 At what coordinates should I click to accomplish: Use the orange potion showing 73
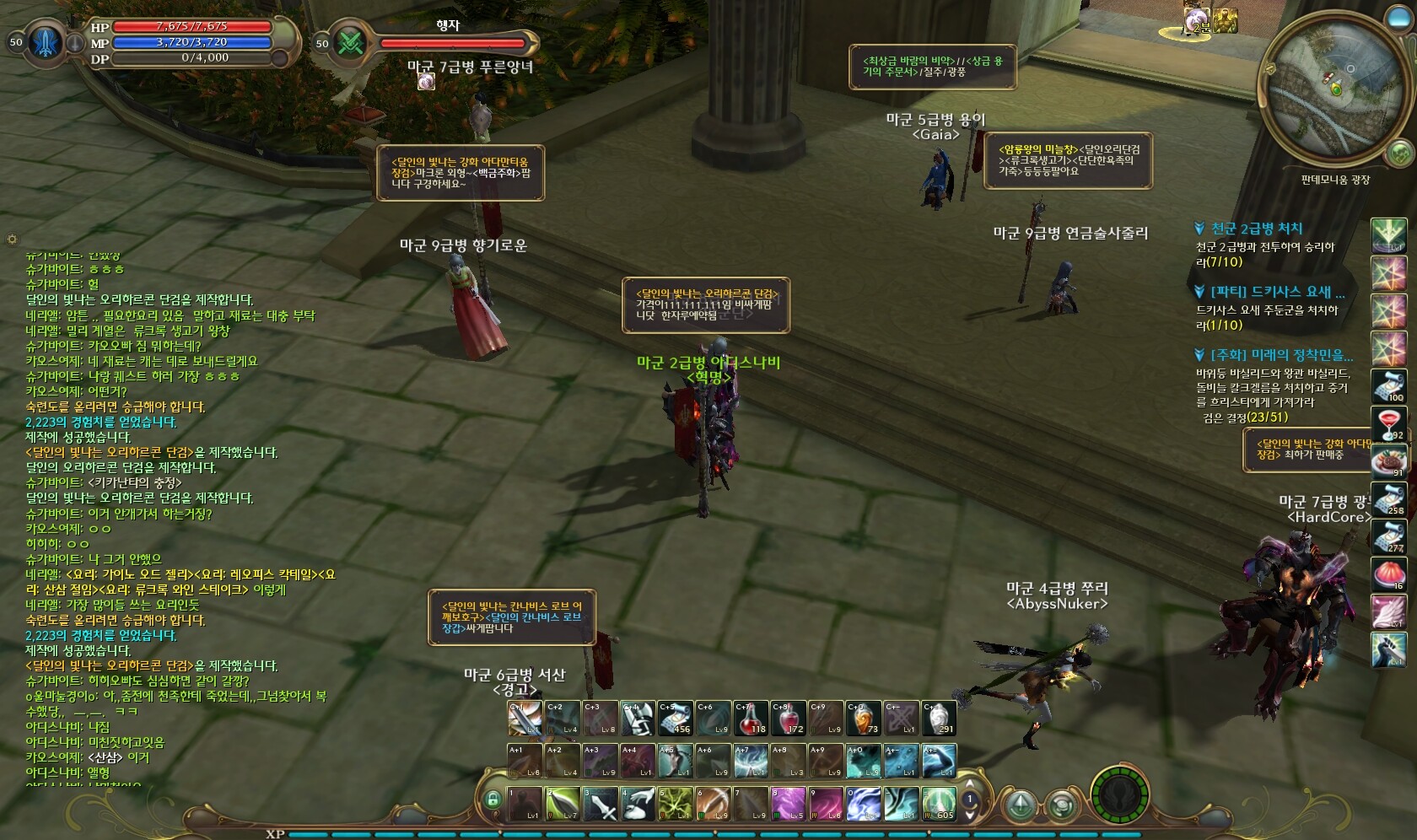point(864,718)
